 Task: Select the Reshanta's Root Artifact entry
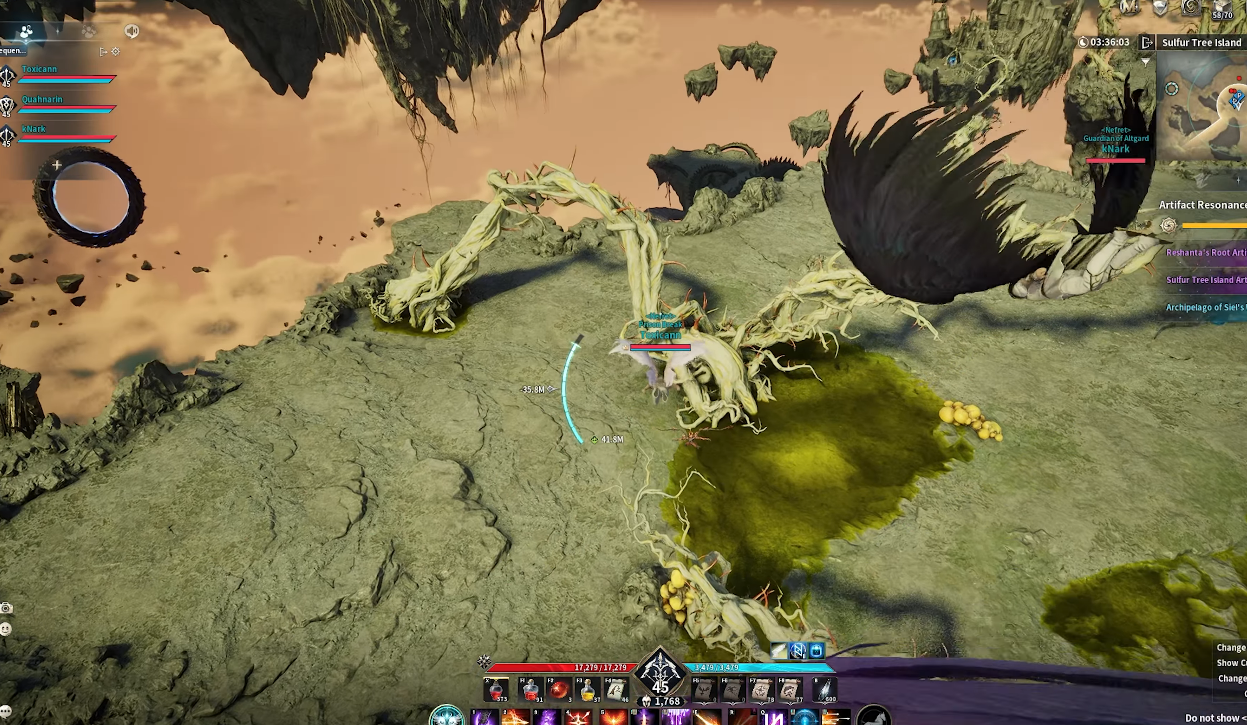(1206, 253)
